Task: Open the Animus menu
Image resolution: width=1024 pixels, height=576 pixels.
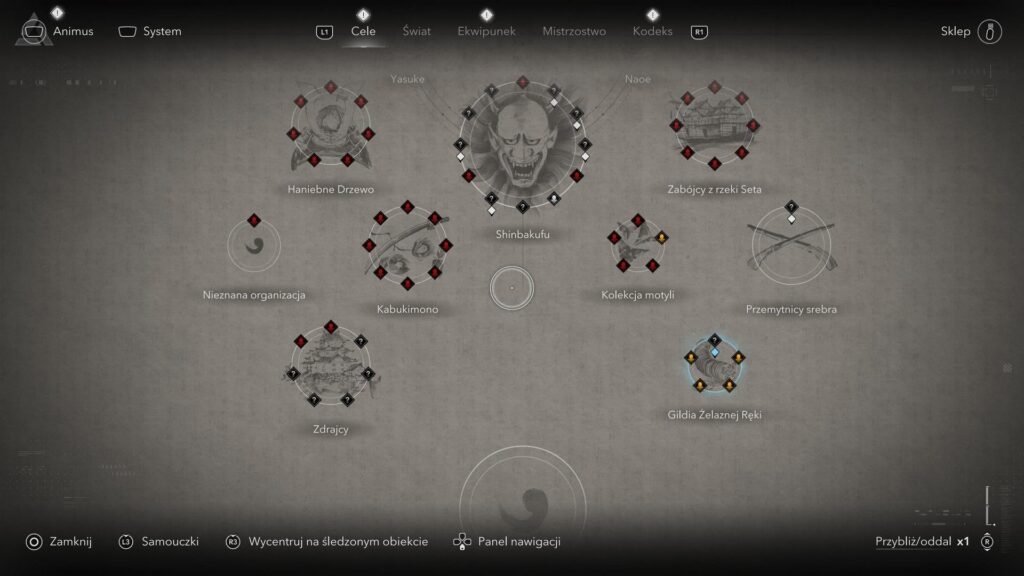Action: click(x=58, y=31)
